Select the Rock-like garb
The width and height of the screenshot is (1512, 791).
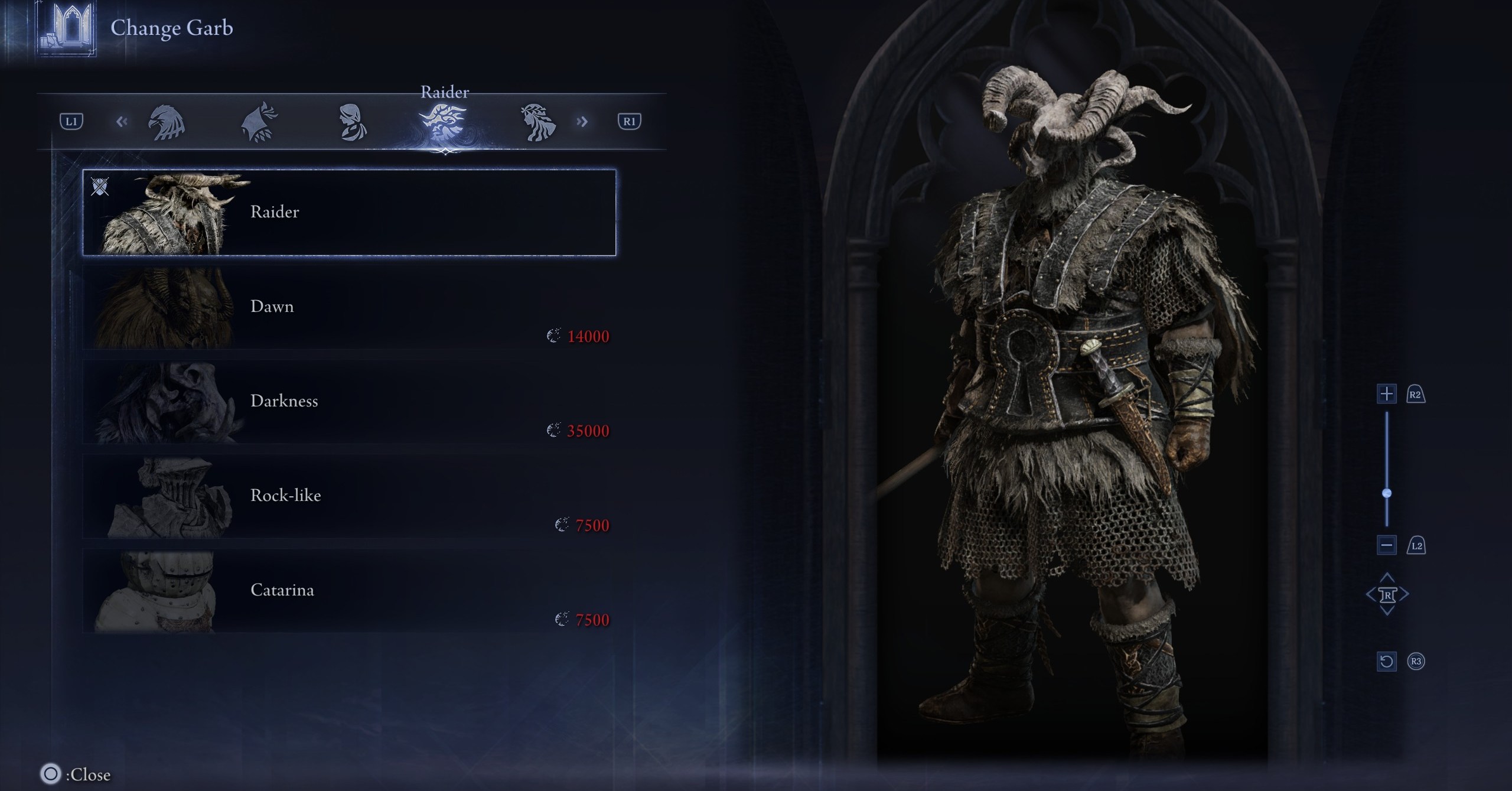[x=348, y=496]
